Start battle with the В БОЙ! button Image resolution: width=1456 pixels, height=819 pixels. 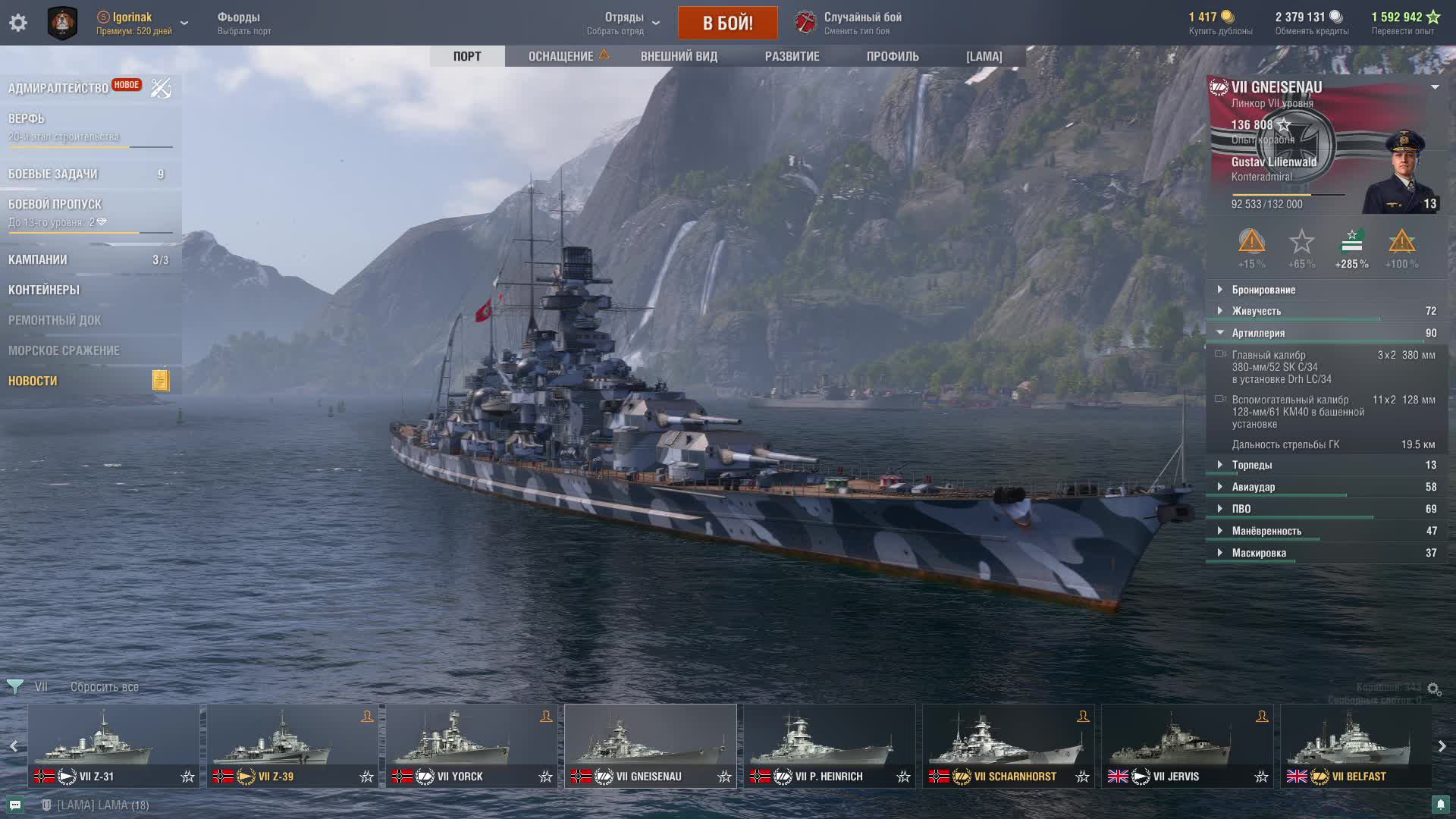[x=727, y=23]
